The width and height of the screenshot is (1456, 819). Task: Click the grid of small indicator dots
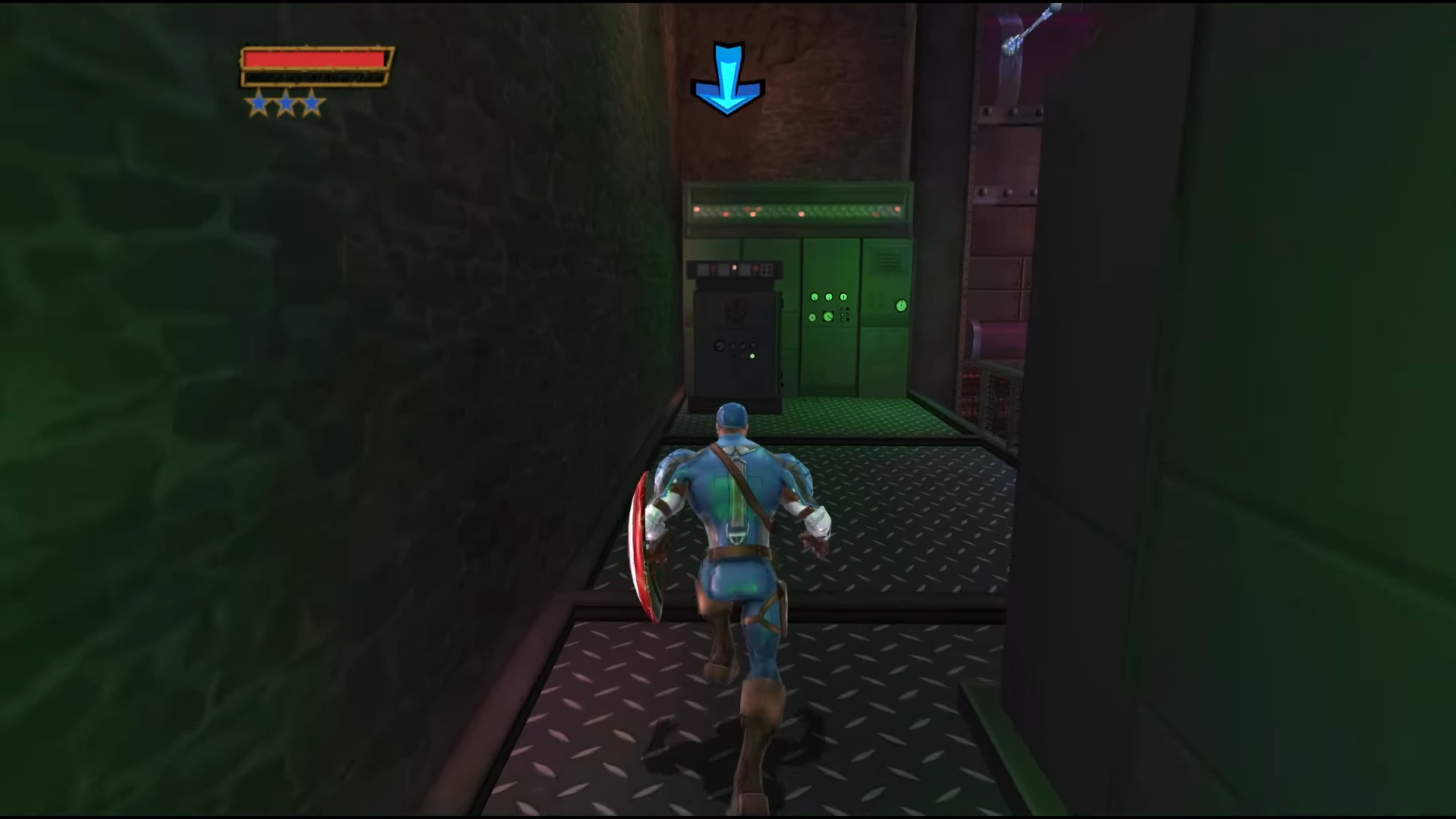844,313
